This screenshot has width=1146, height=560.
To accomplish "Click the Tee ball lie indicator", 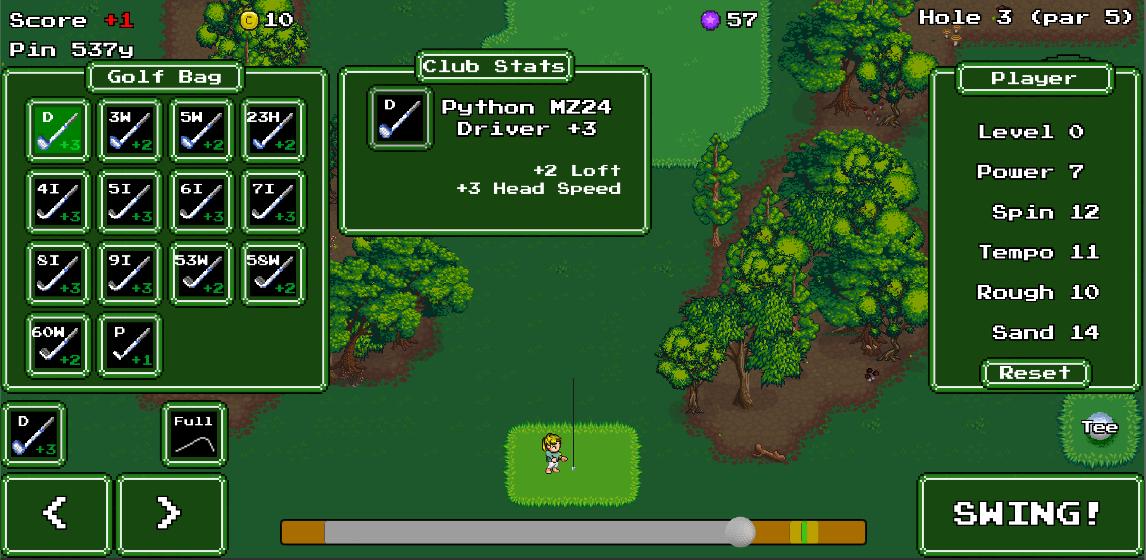I will [1099, 427].
